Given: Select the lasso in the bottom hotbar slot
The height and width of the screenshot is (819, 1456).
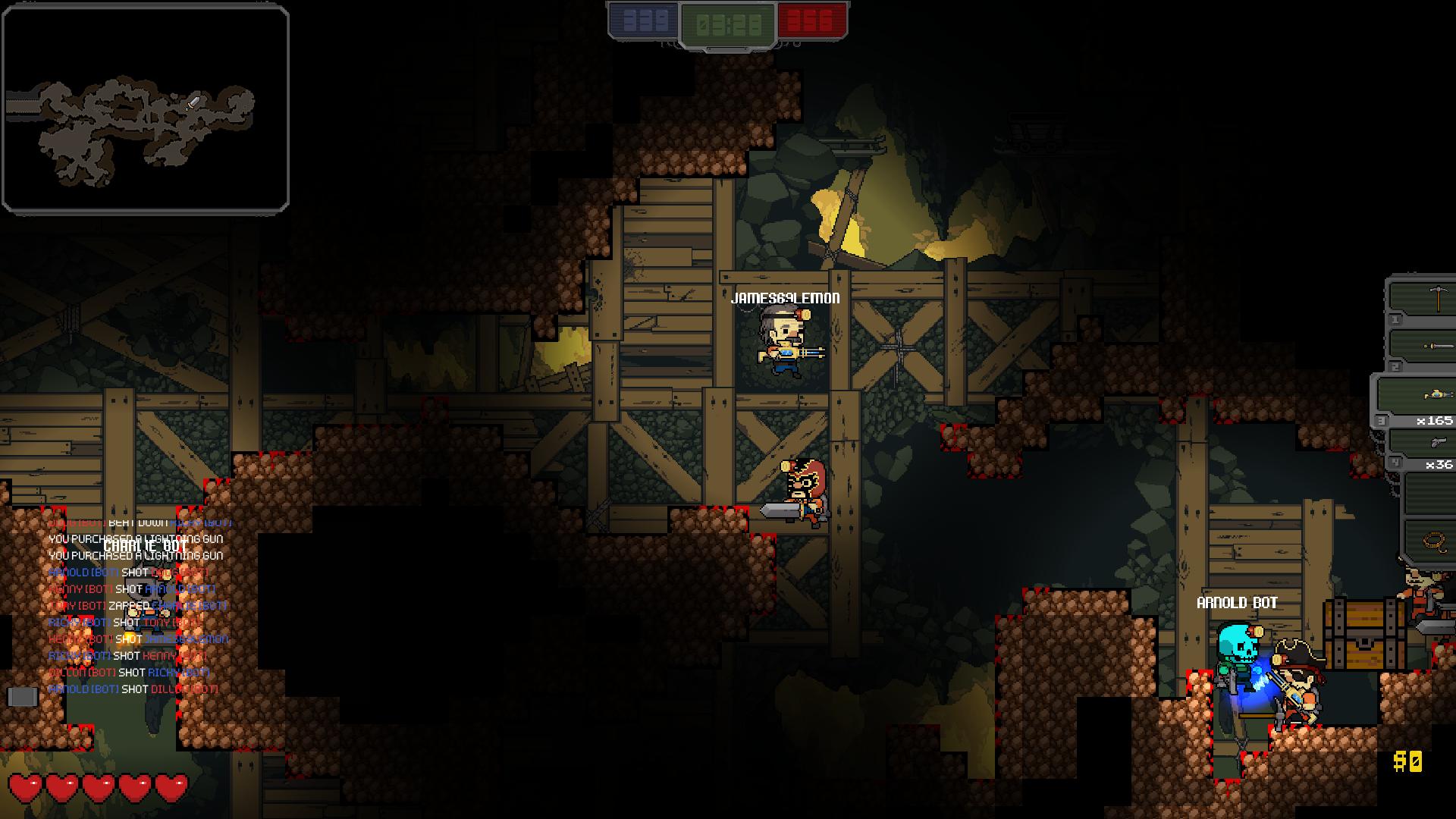Looking at the screenshot, I should coord(1433,540).
